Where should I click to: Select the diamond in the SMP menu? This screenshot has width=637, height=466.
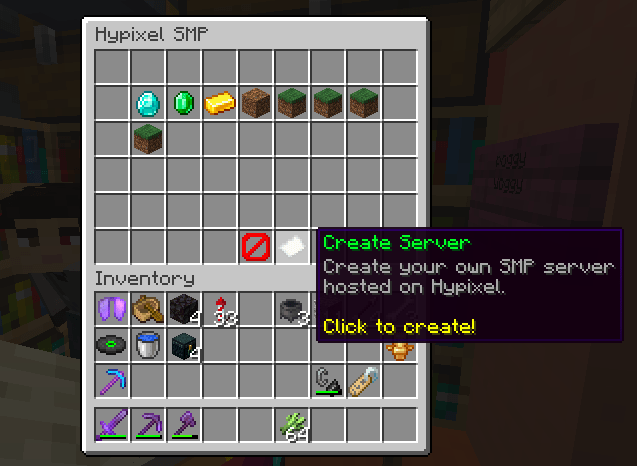coord(148,102)
